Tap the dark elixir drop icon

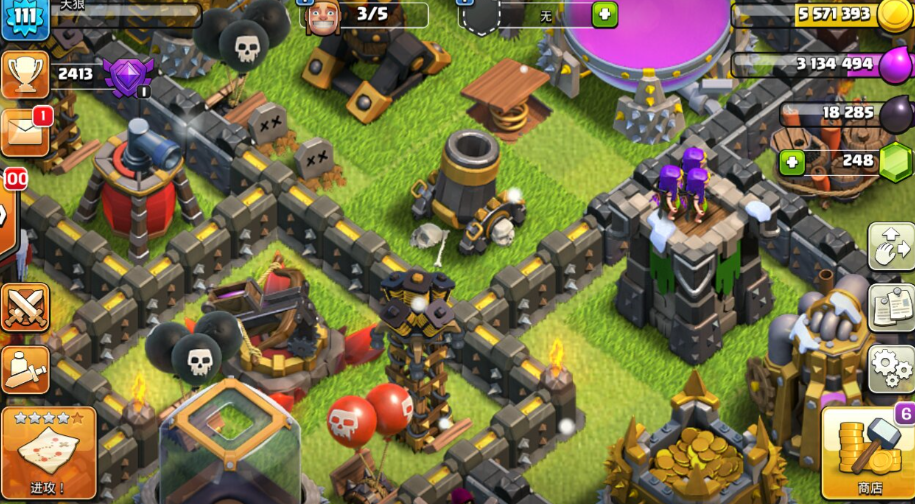[894, 113]
